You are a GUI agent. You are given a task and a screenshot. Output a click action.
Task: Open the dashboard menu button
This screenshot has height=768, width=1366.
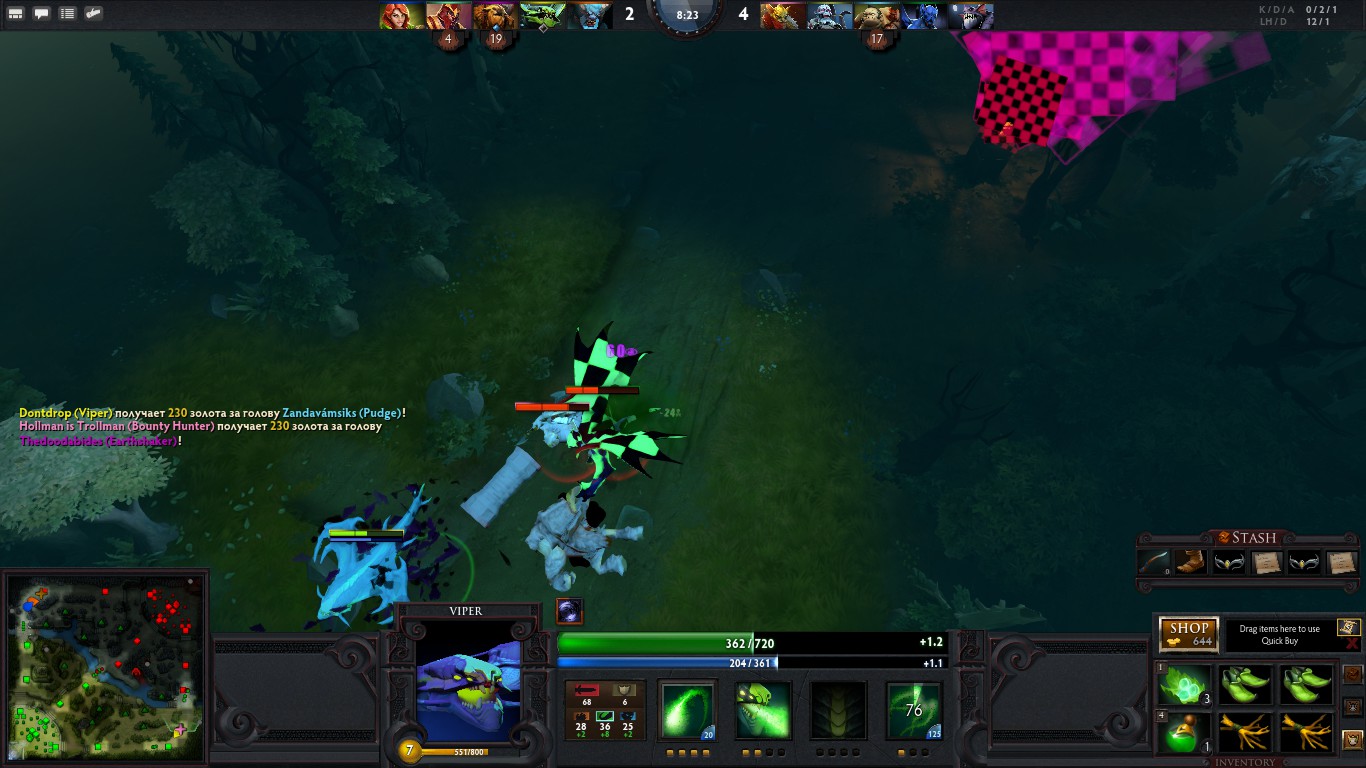click(15, 14)
